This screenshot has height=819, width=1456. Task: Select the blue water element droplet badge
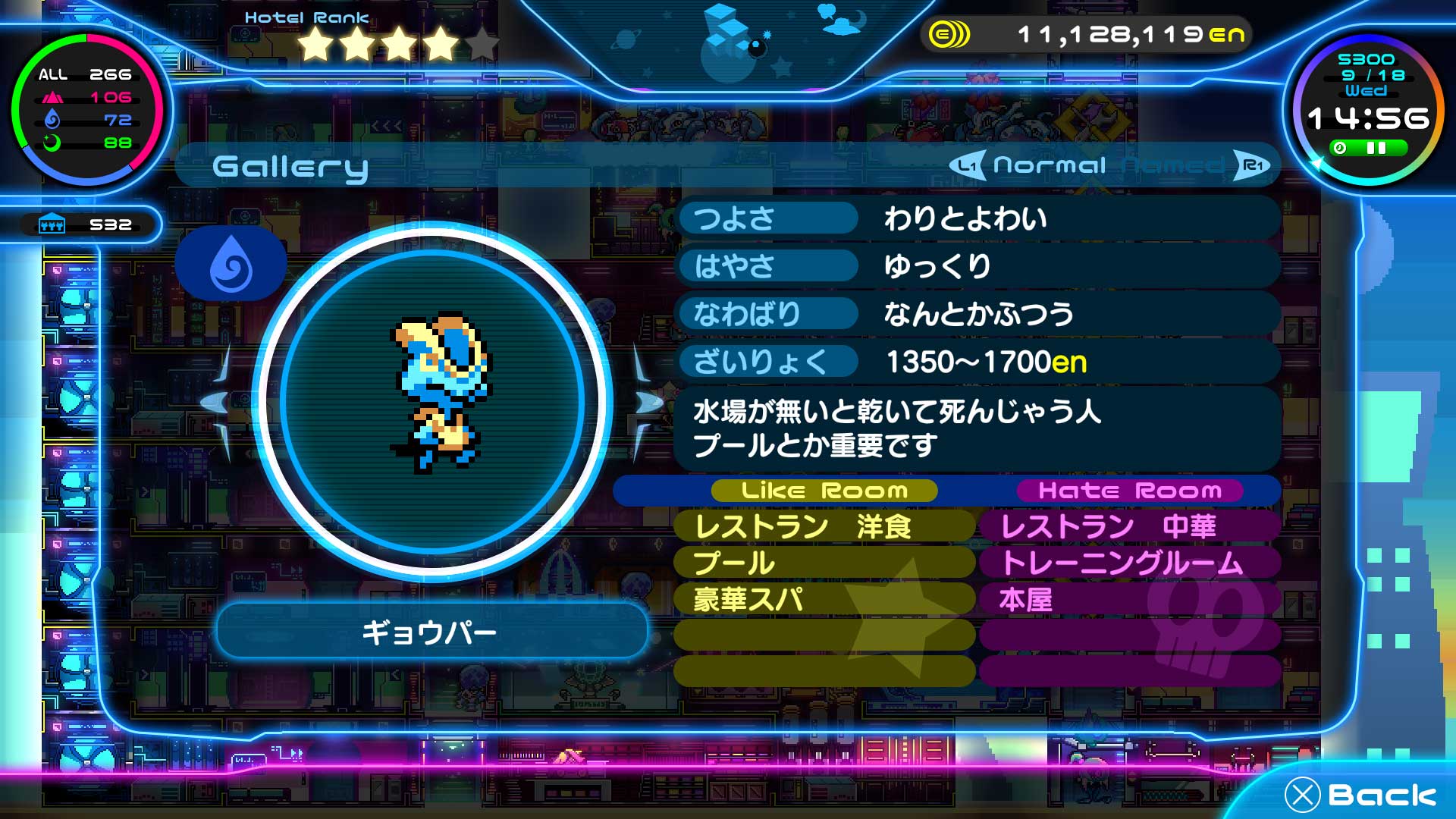tap(231, 261)
